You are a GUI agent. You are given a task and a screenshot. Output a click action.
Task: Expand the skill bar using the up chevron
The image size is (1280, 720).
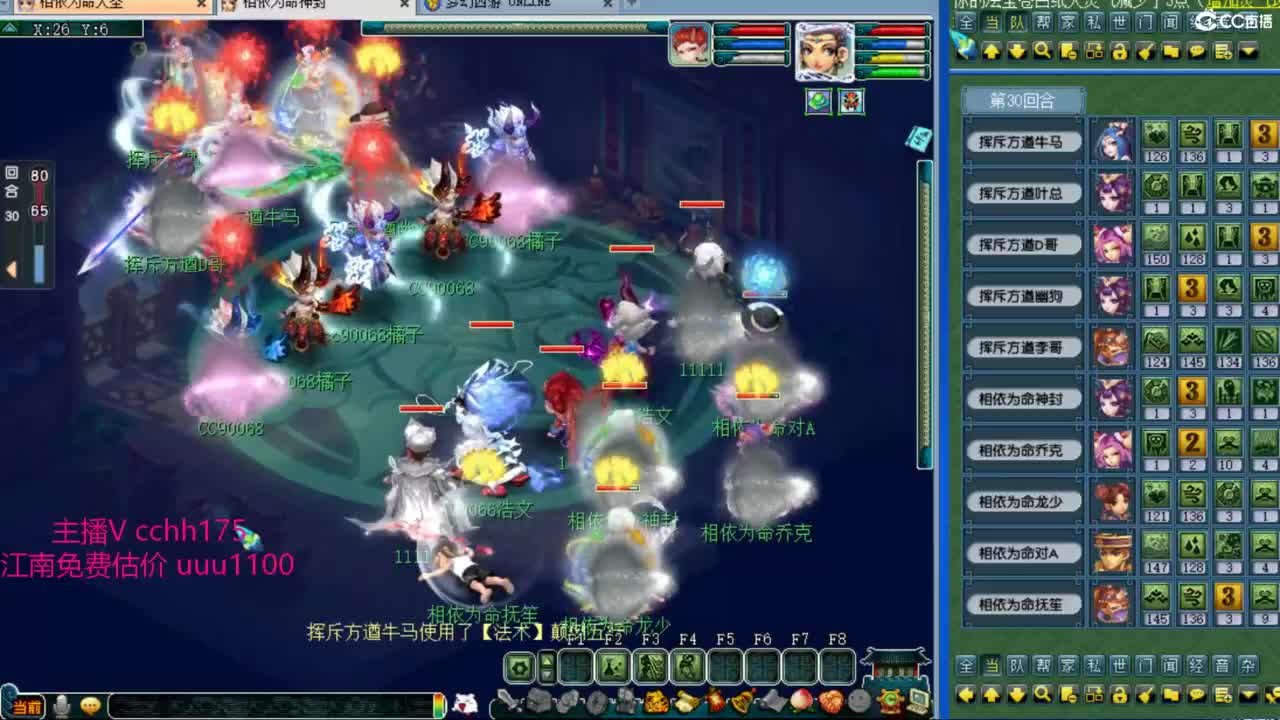546,661
